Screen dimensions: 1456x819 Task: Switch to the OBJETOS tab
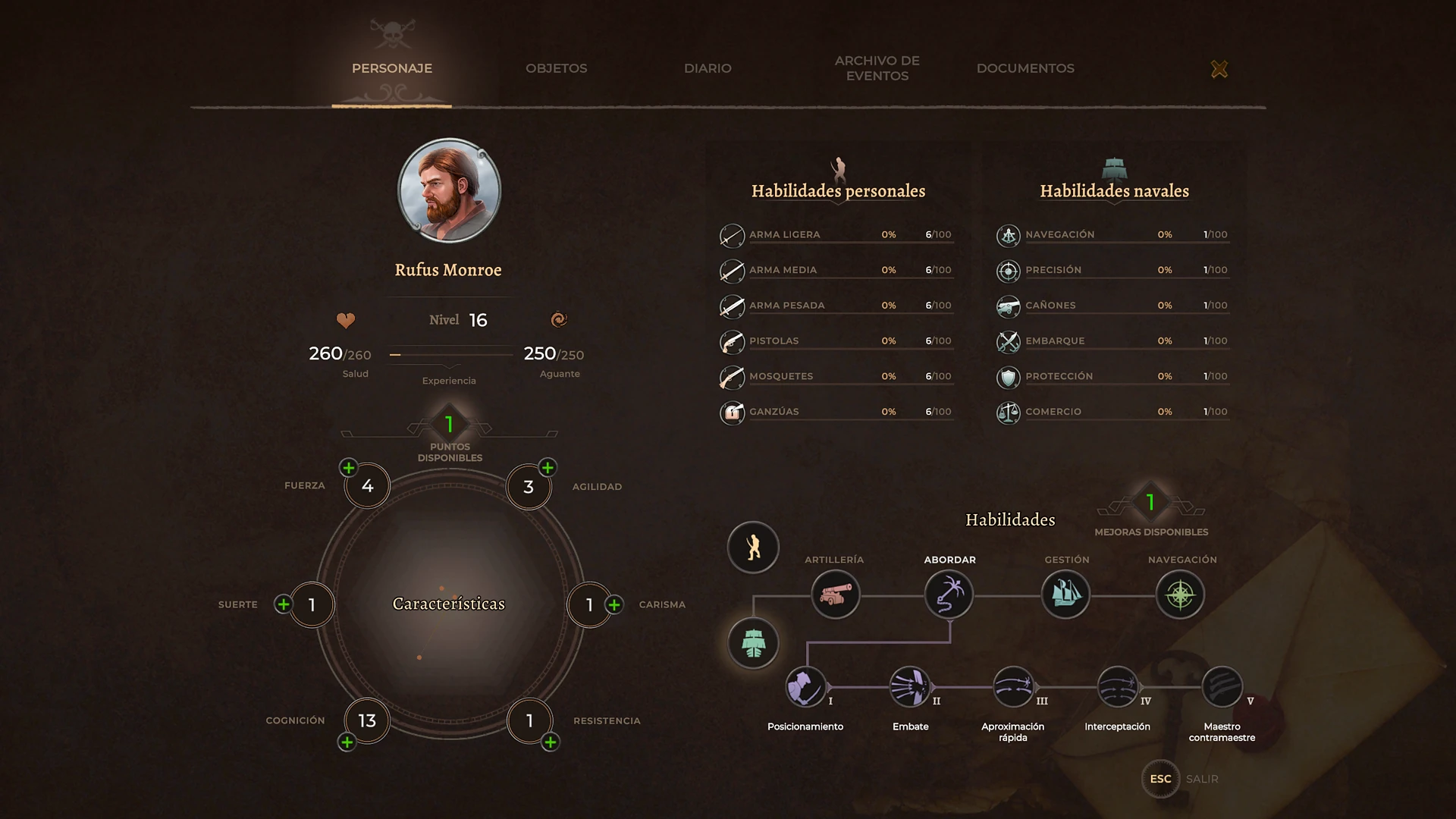[x=556, y=68]
